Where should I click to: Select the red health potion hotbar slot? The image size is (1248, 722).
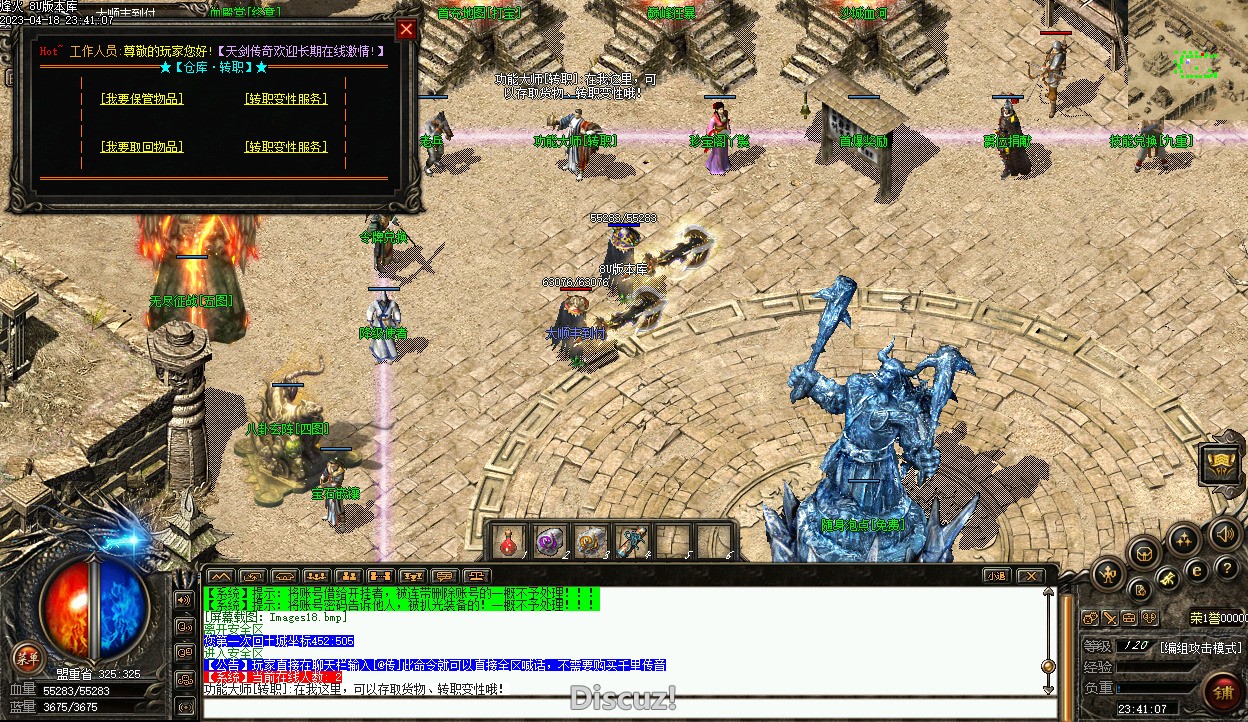point(509,542)
